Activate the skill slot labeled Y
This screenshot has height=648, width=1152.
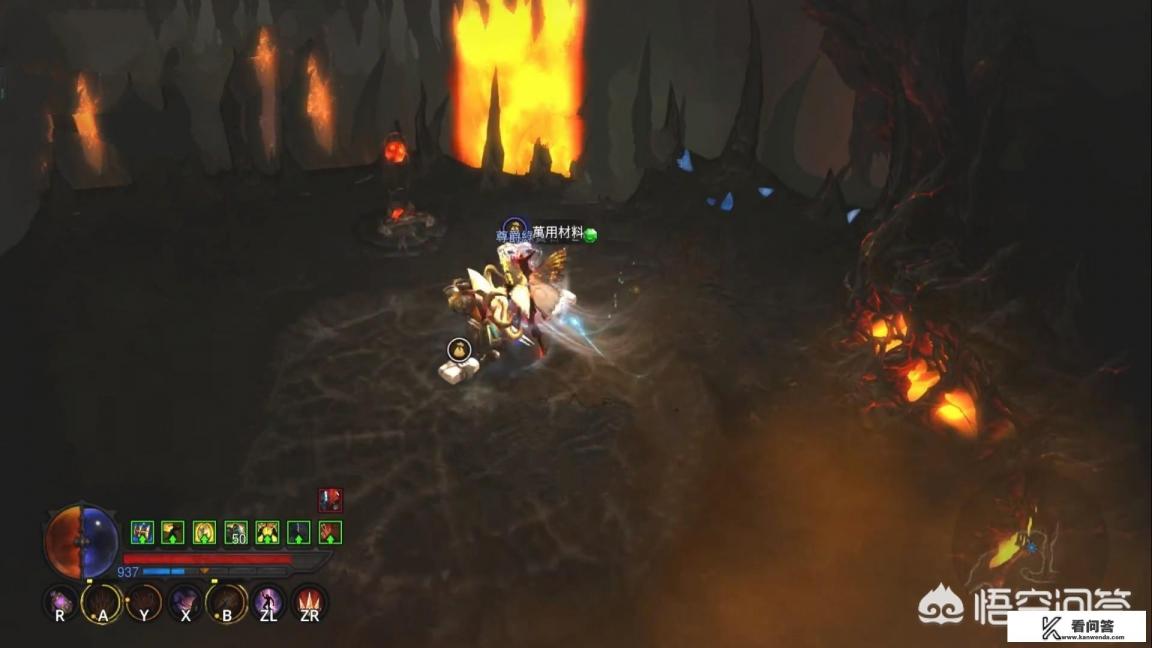click(143, 603)
